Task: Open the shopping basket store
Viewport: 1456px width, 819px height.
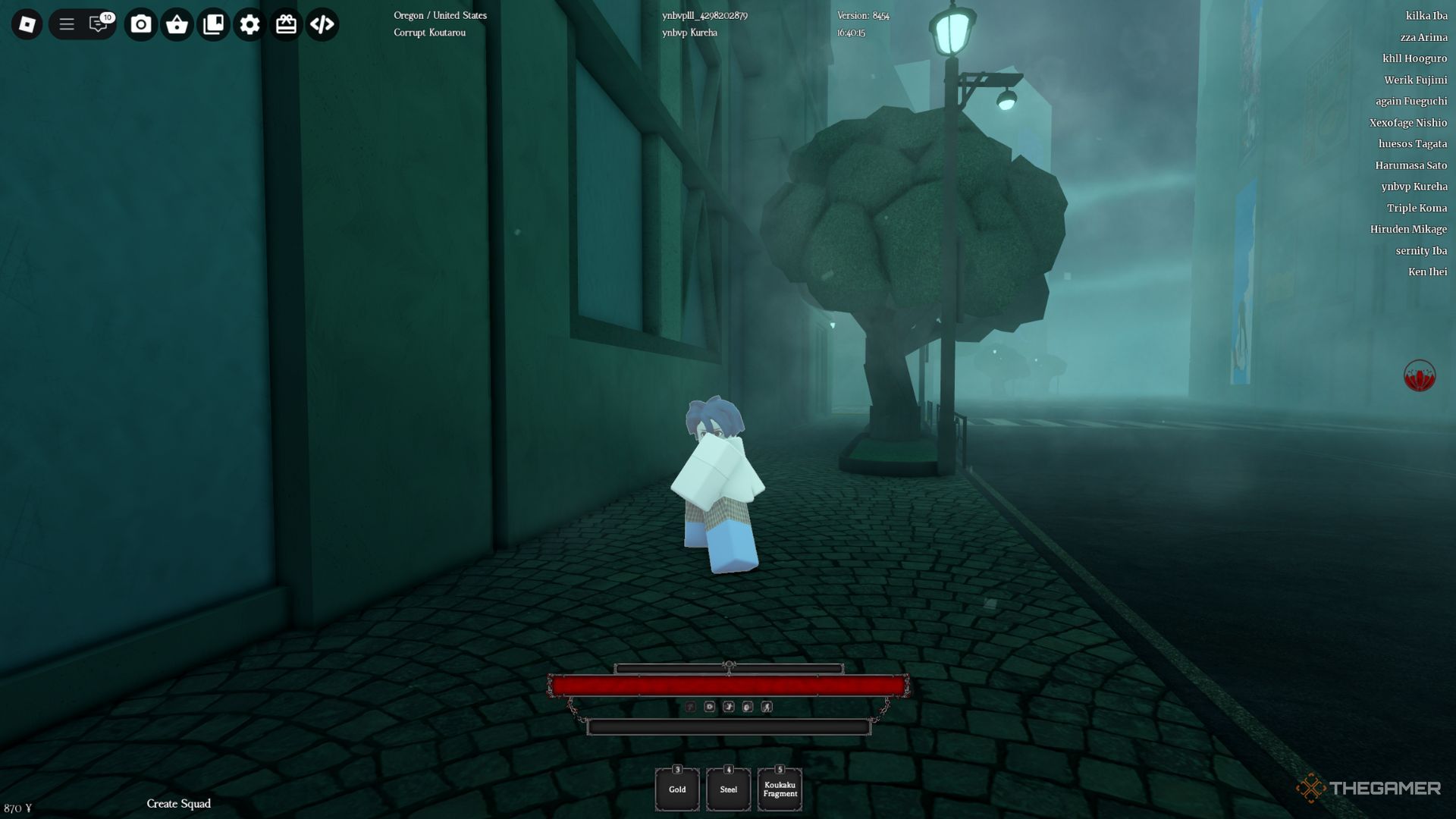Action: point(177,24)
